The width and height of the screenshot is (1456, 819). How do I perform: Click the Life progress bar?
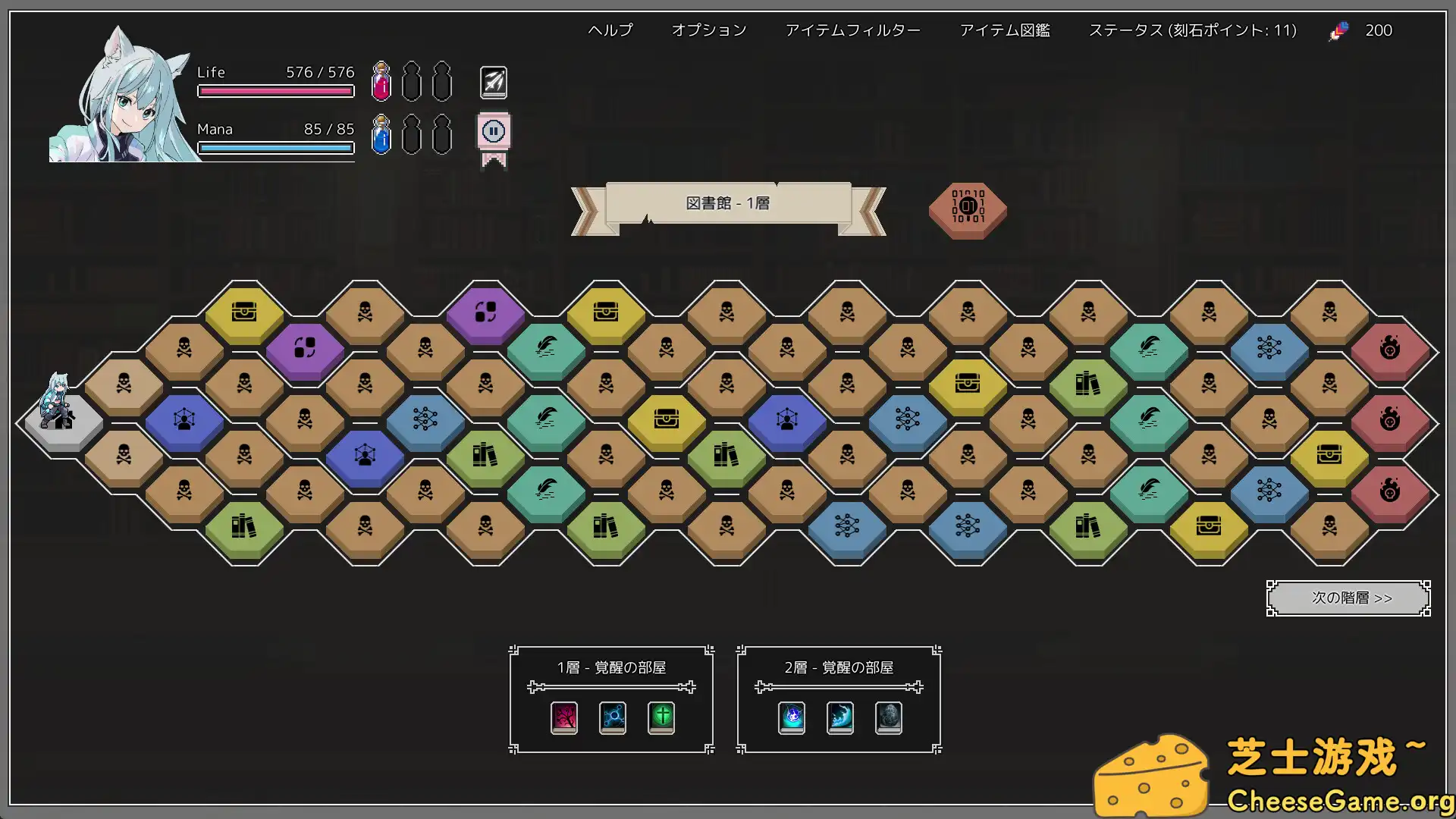click(x=276, y=90)
